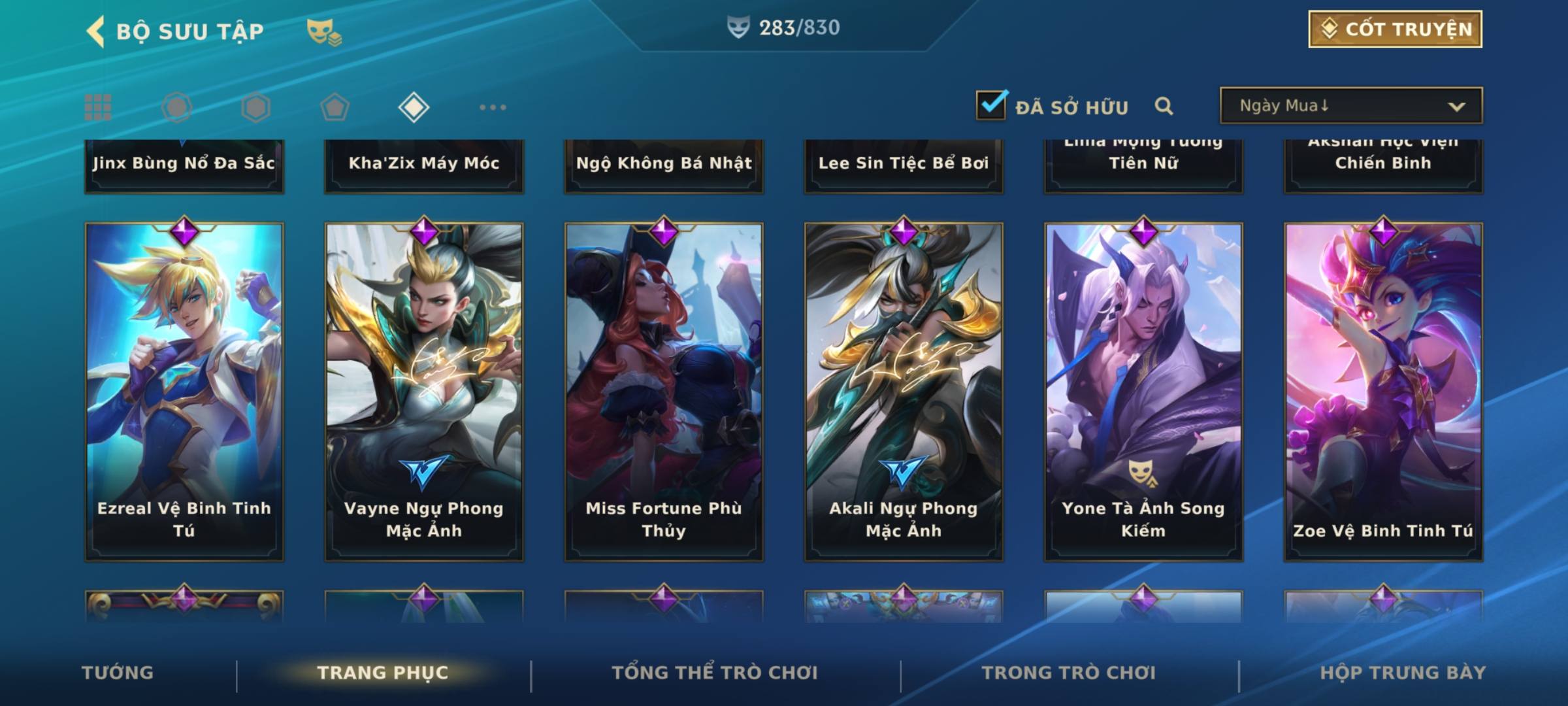The width and height of the screenshot is (1568, 706).
Task: Open Zoe Vệ Binh Tinh Tú skin
Action: [x=1383, y=391]
